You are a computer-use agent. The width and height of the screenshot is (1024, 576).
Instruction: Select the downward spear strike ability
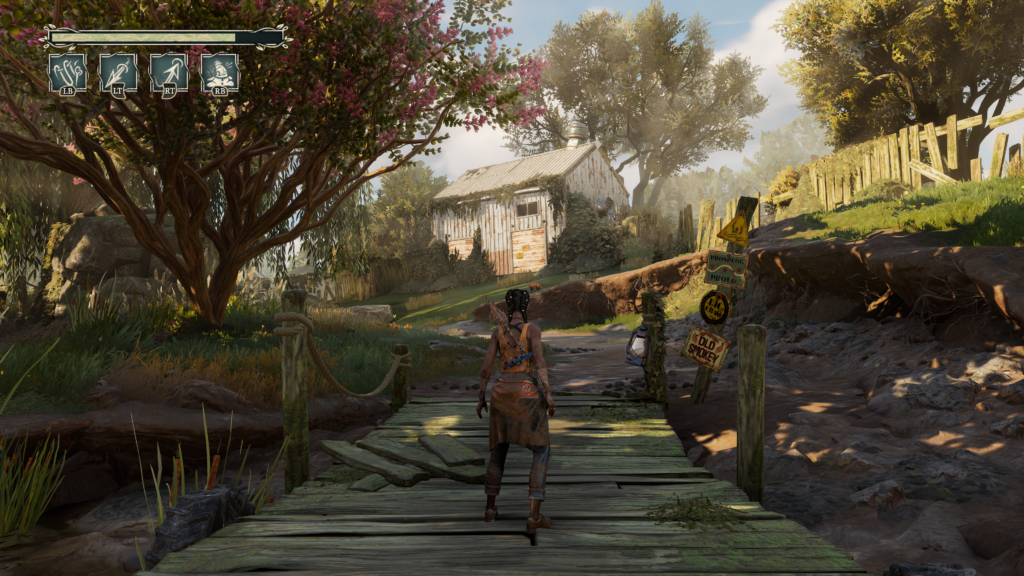(118, 73)
